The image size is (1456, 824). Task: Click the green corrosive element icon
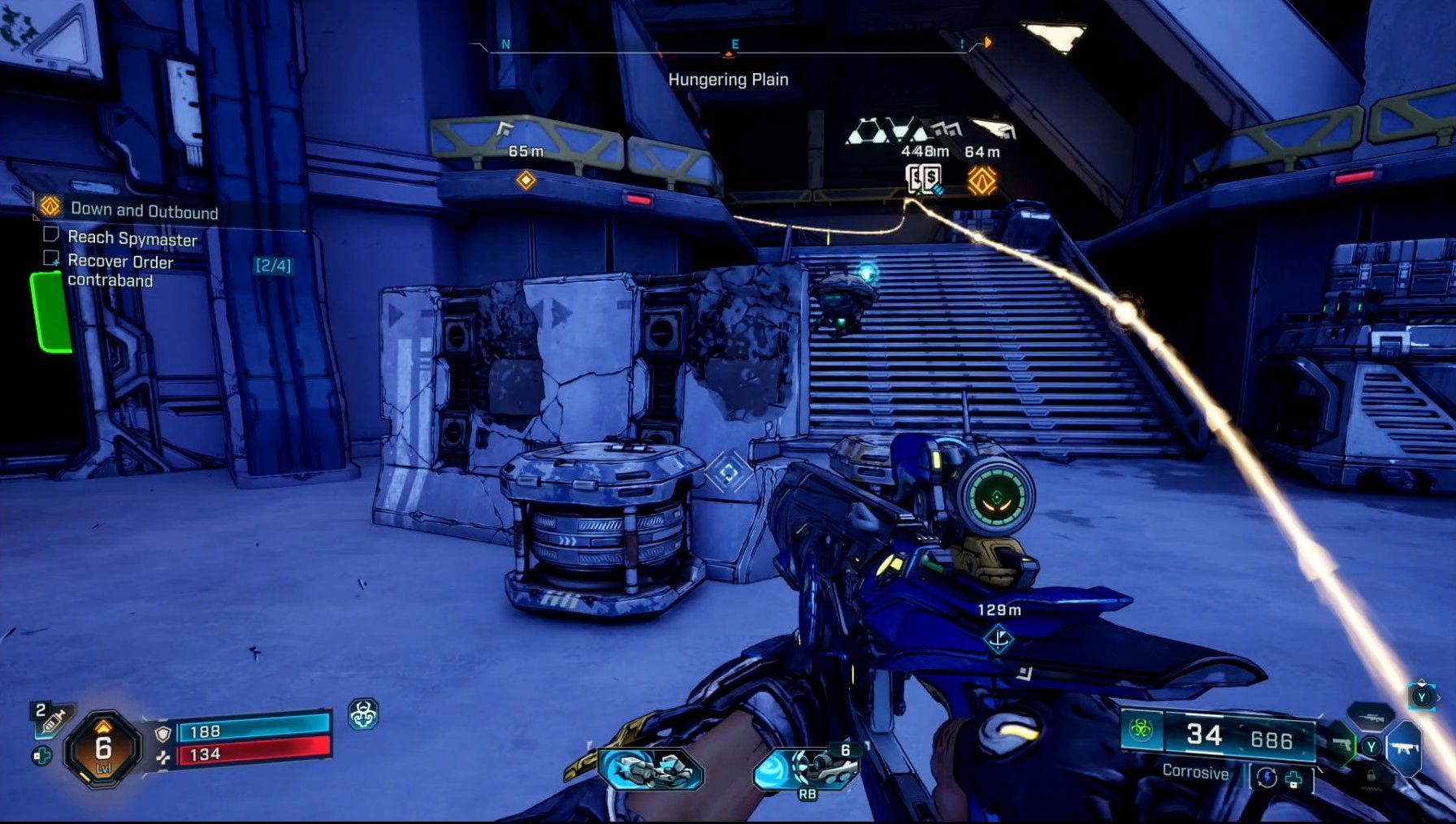tap(1141, 731)
